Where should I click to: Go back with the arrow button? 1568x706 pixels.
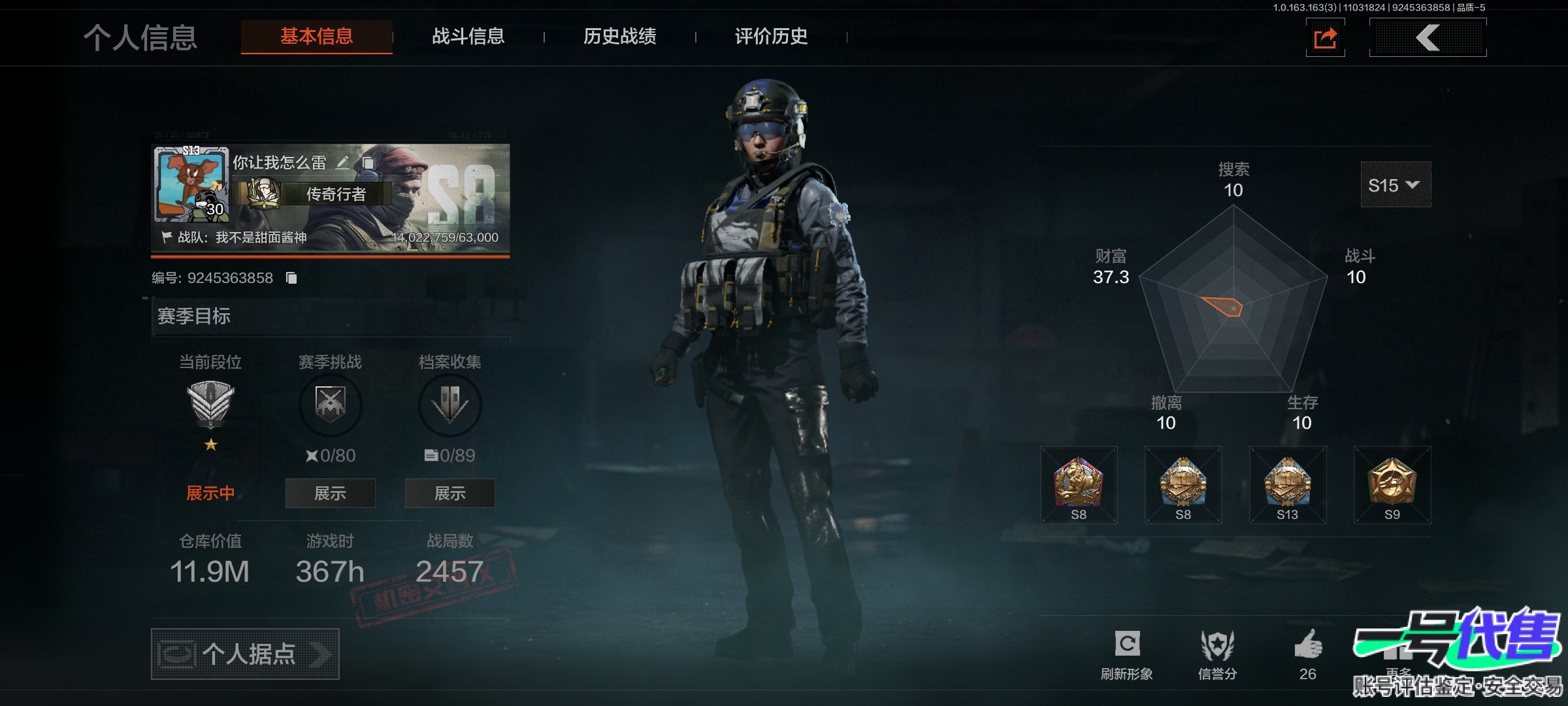pyautogui.click(x=1428, y=38)
